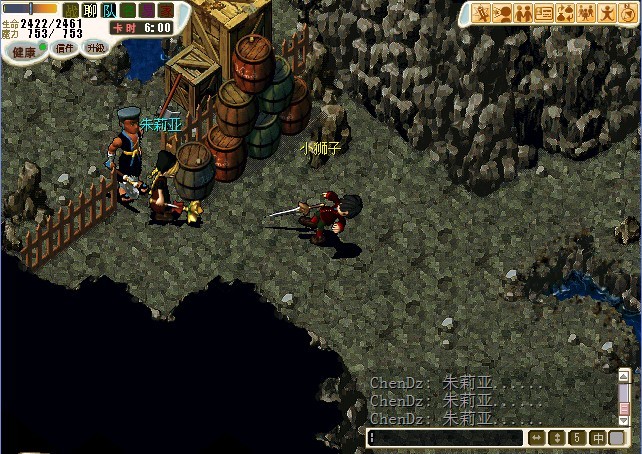The image size is (642, 454).
Task: Toggle the 中 input language button
Action: tap(597, 437)
